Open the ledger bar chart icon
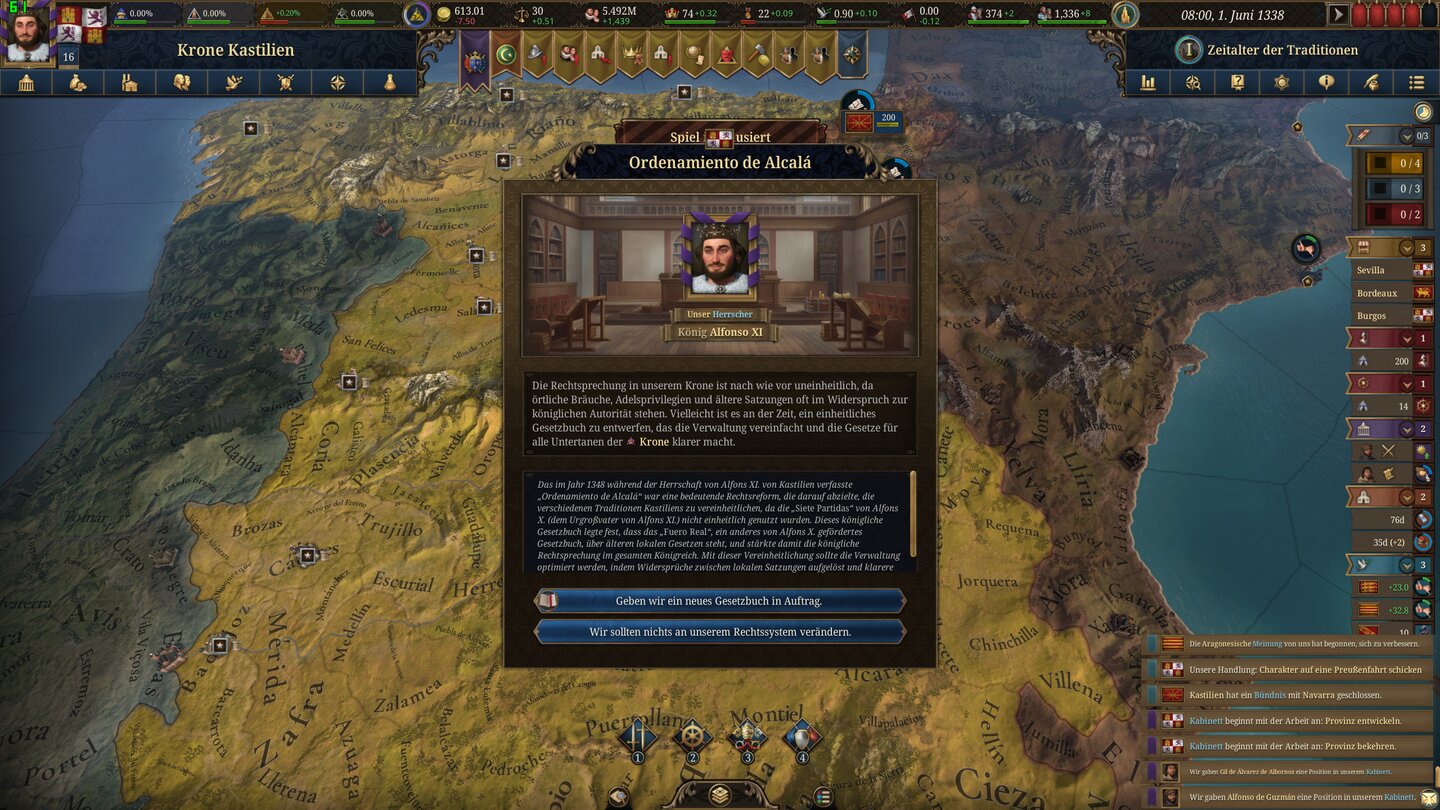This screenshot has width=1440, height=810. pos(1149,83)
